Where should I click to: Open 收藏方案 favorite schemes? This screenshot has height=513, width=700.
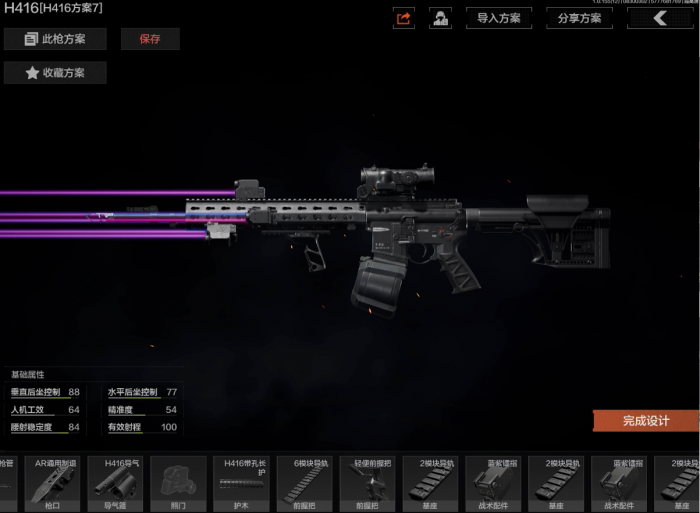coord(55,73)
